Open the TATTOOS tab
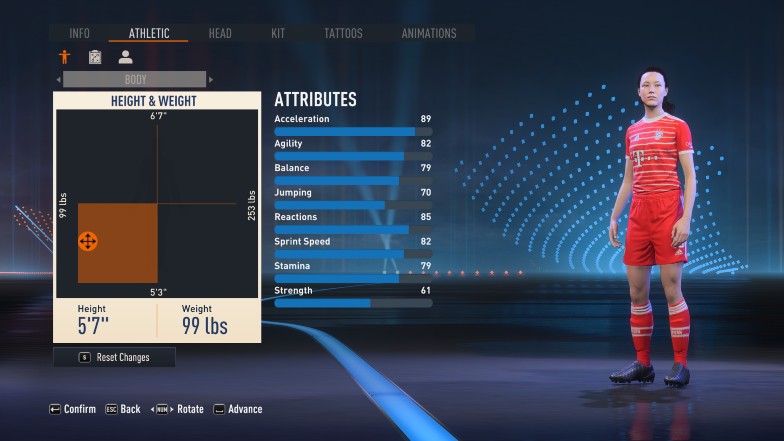 [343, 33]
